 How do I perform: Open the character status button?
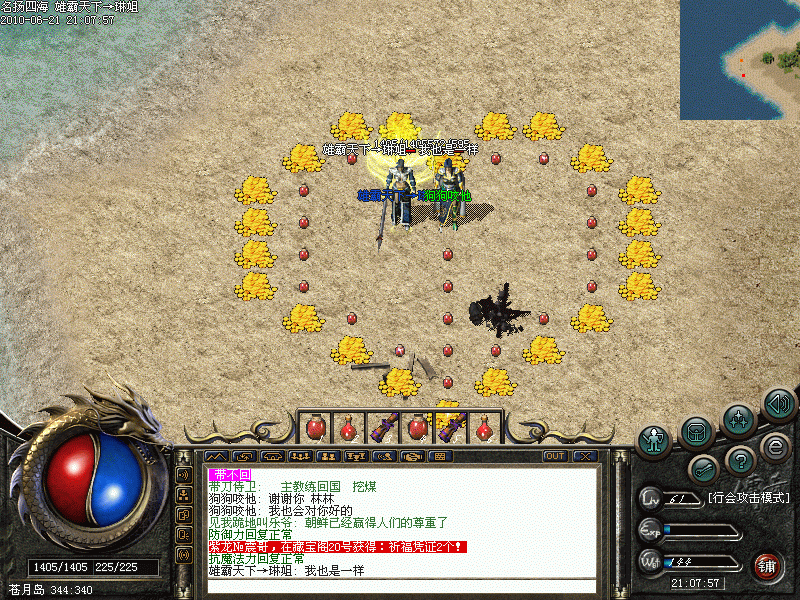pos(655,439)
